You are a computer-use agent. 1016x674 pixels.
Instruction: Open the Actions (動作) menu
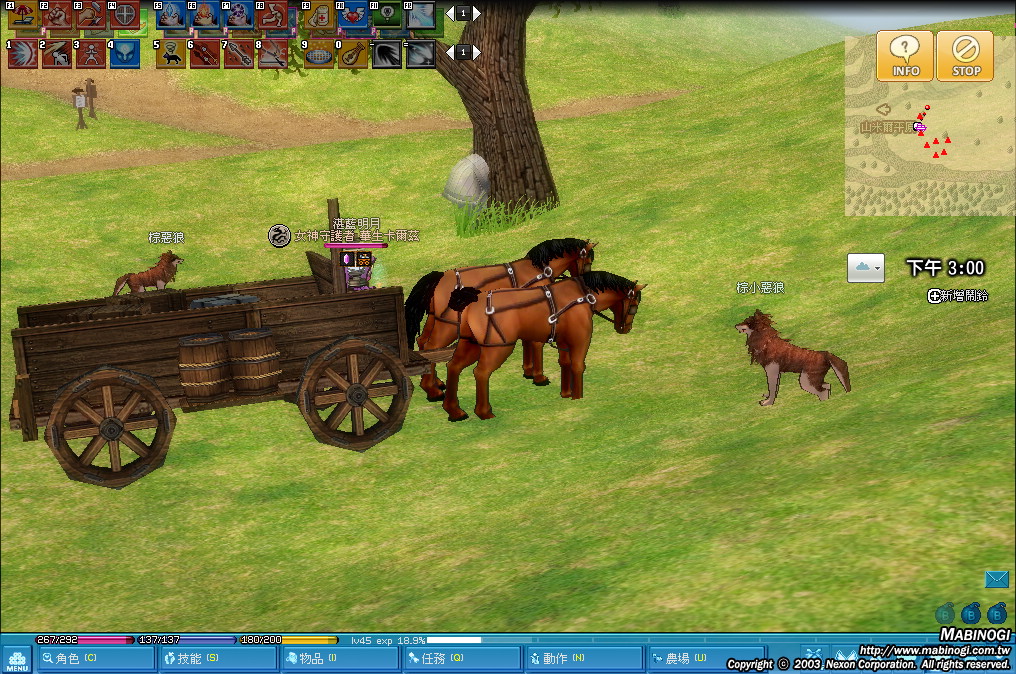click(x=584, y=658)
